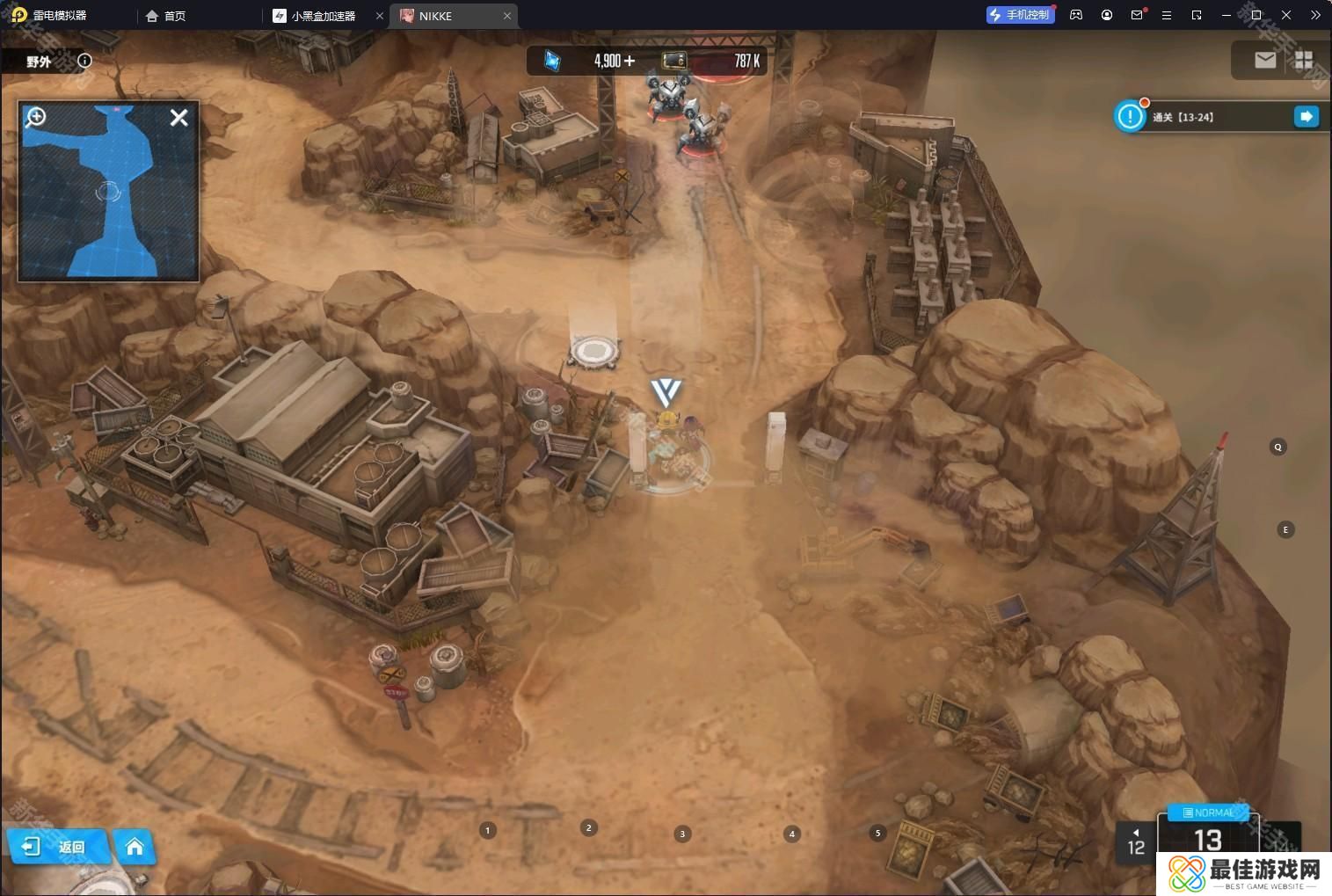Screen dimensions: 1332x896
Task: Switch to previous chapter 12
Action: [x=1136, y=842]
